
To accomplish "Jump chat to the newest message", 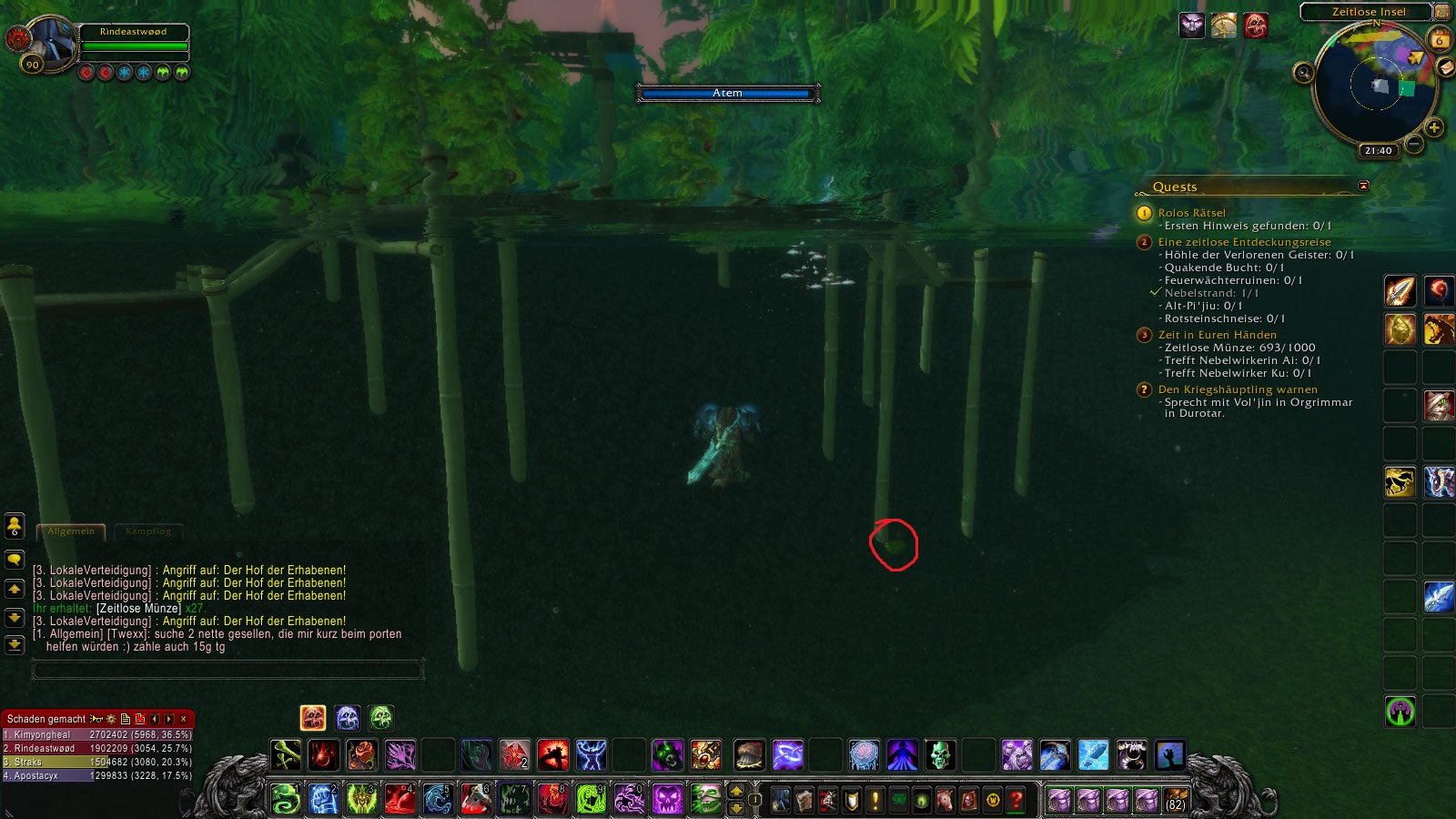I will 15,645.
